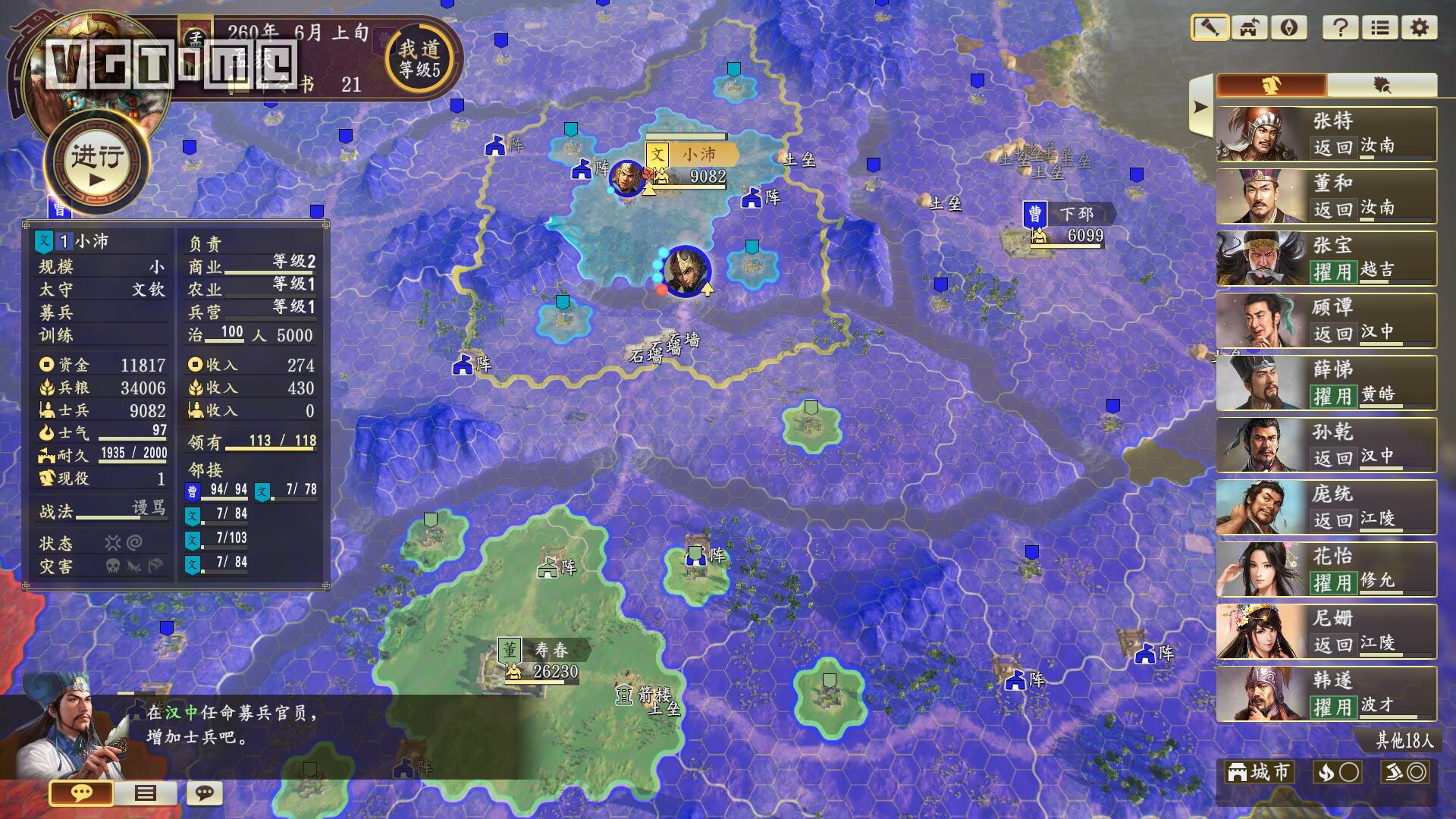1456x819 pixels.
Task: Toggle the 城市 city name display
Action: (1259, 771)
